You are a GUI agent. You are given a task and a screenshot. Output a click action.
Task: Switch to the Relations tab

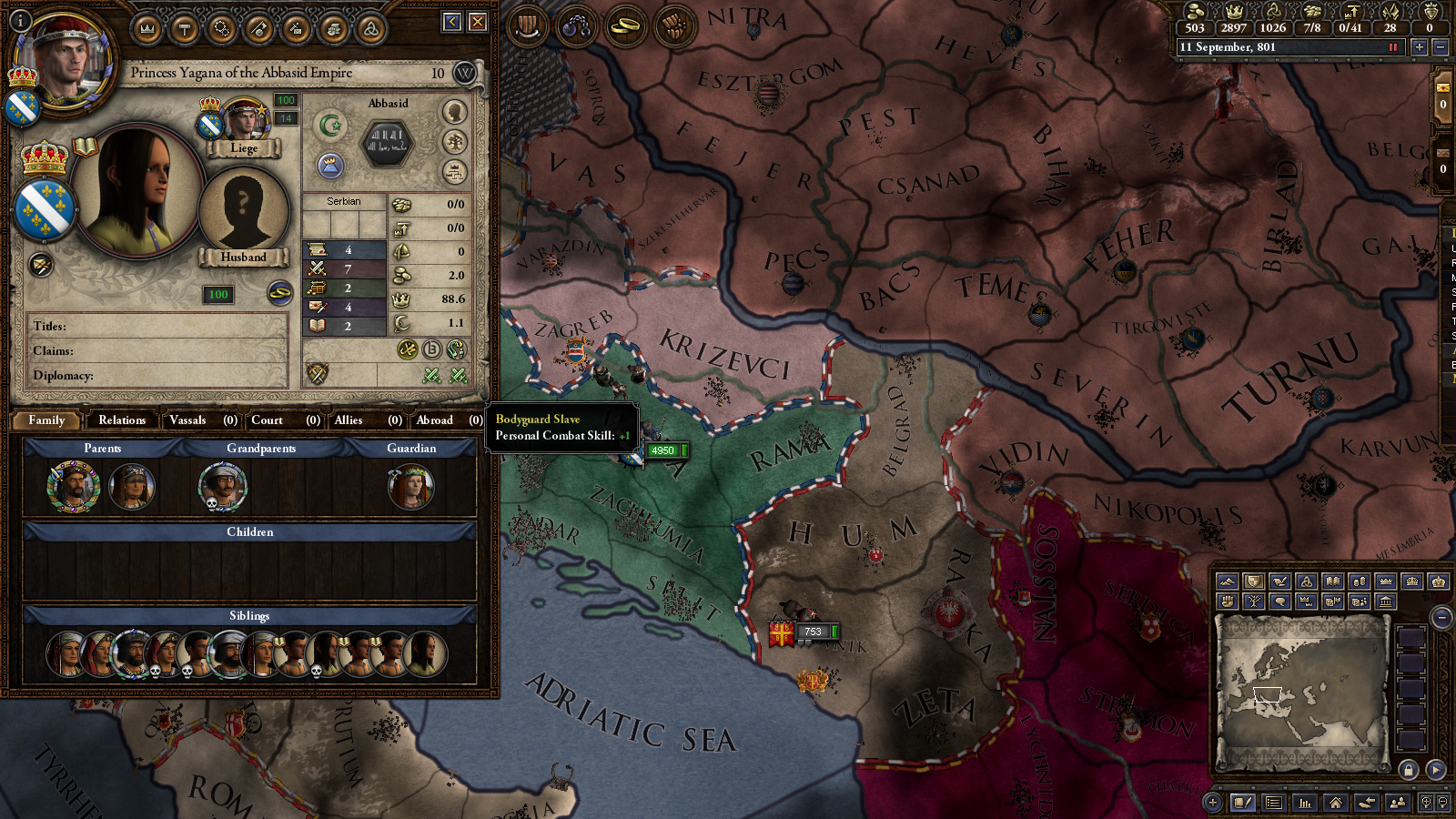pyautogui.click(x=122, y=420)
